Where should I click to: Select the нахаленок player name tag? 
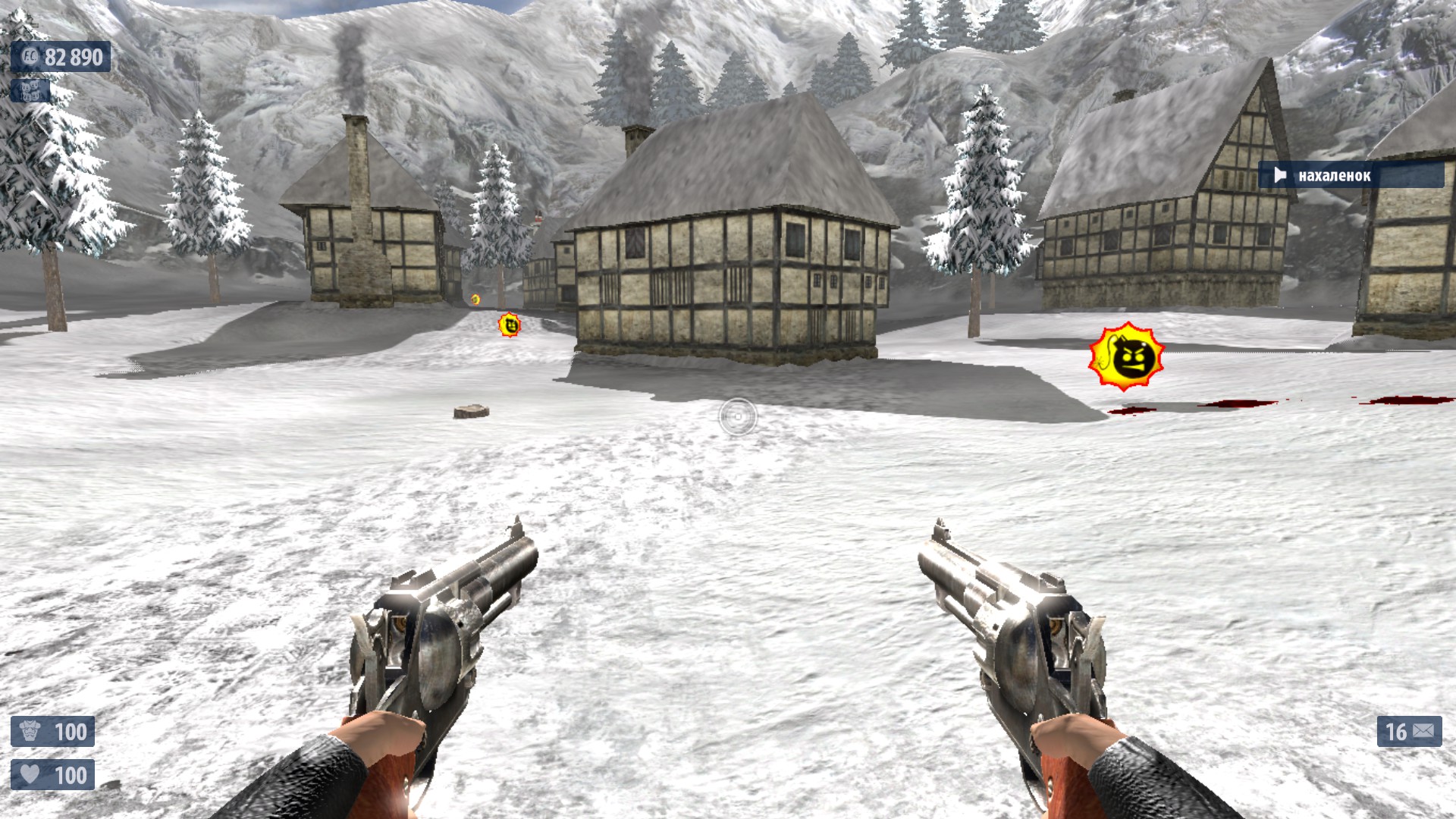point(1351,176)
